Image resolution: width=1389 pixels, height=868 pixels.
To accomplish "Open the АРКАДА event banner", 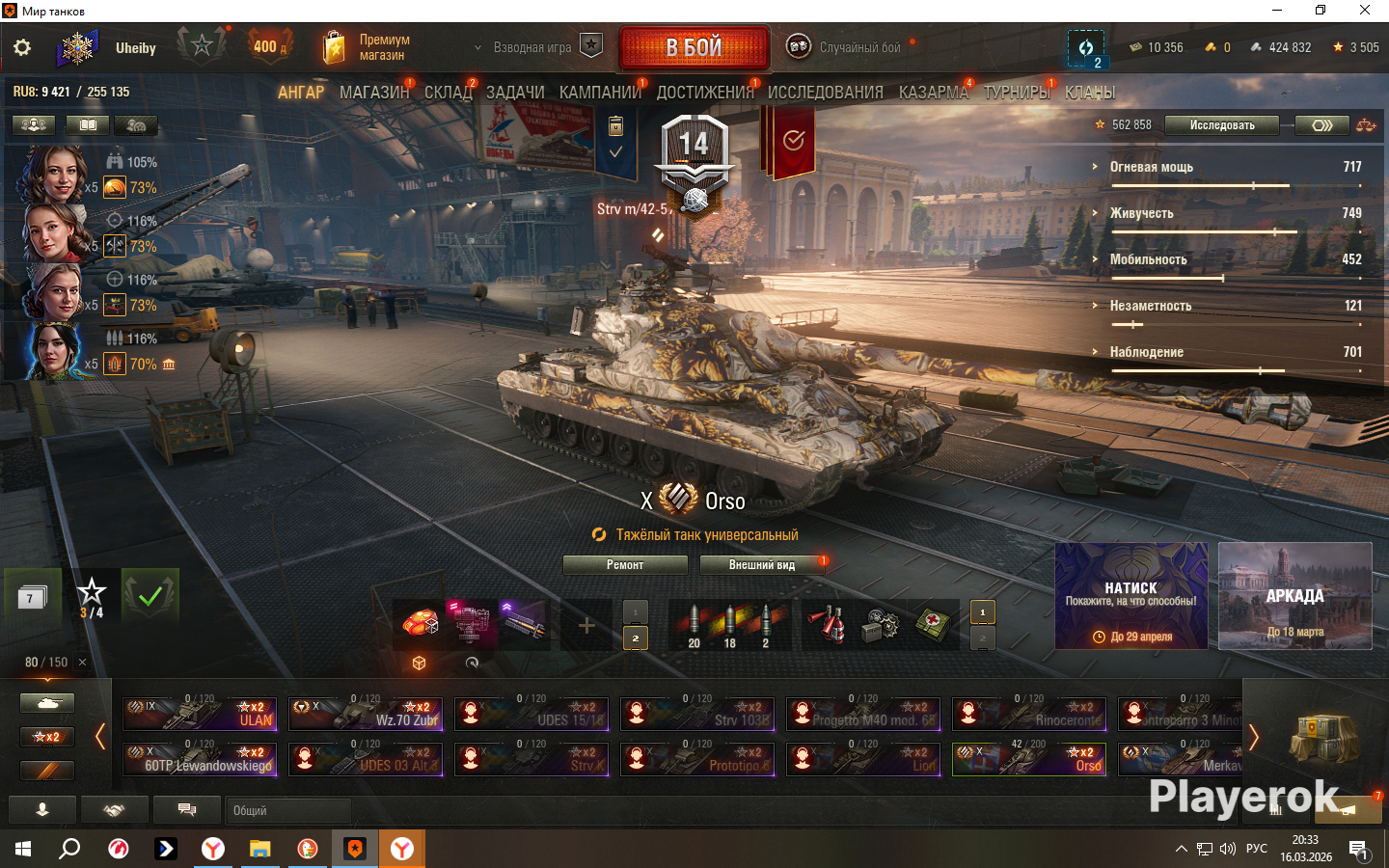I will (1294, 595).
